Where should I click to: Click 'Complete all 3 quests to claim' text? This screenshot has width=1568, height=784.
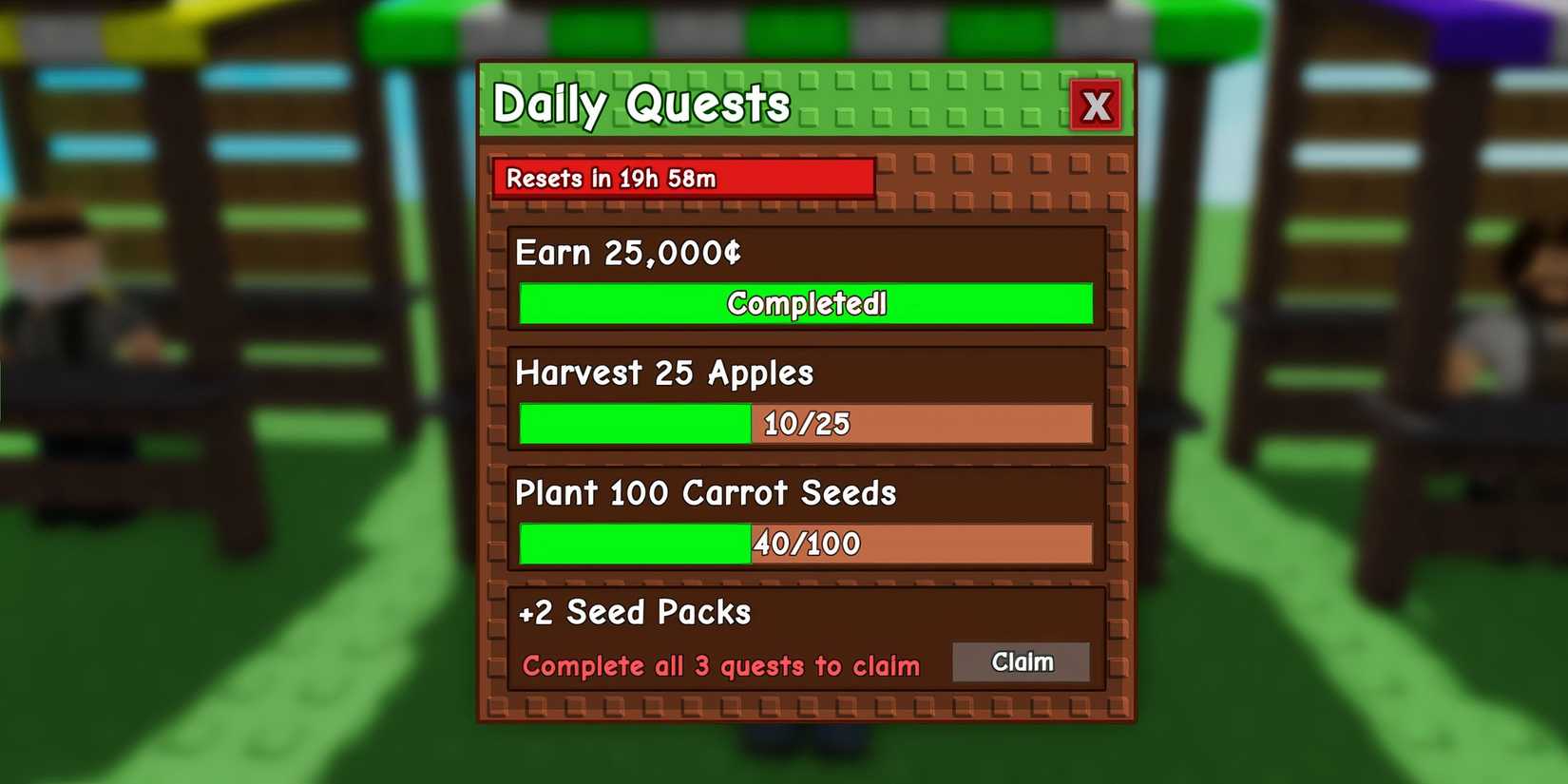719,666
